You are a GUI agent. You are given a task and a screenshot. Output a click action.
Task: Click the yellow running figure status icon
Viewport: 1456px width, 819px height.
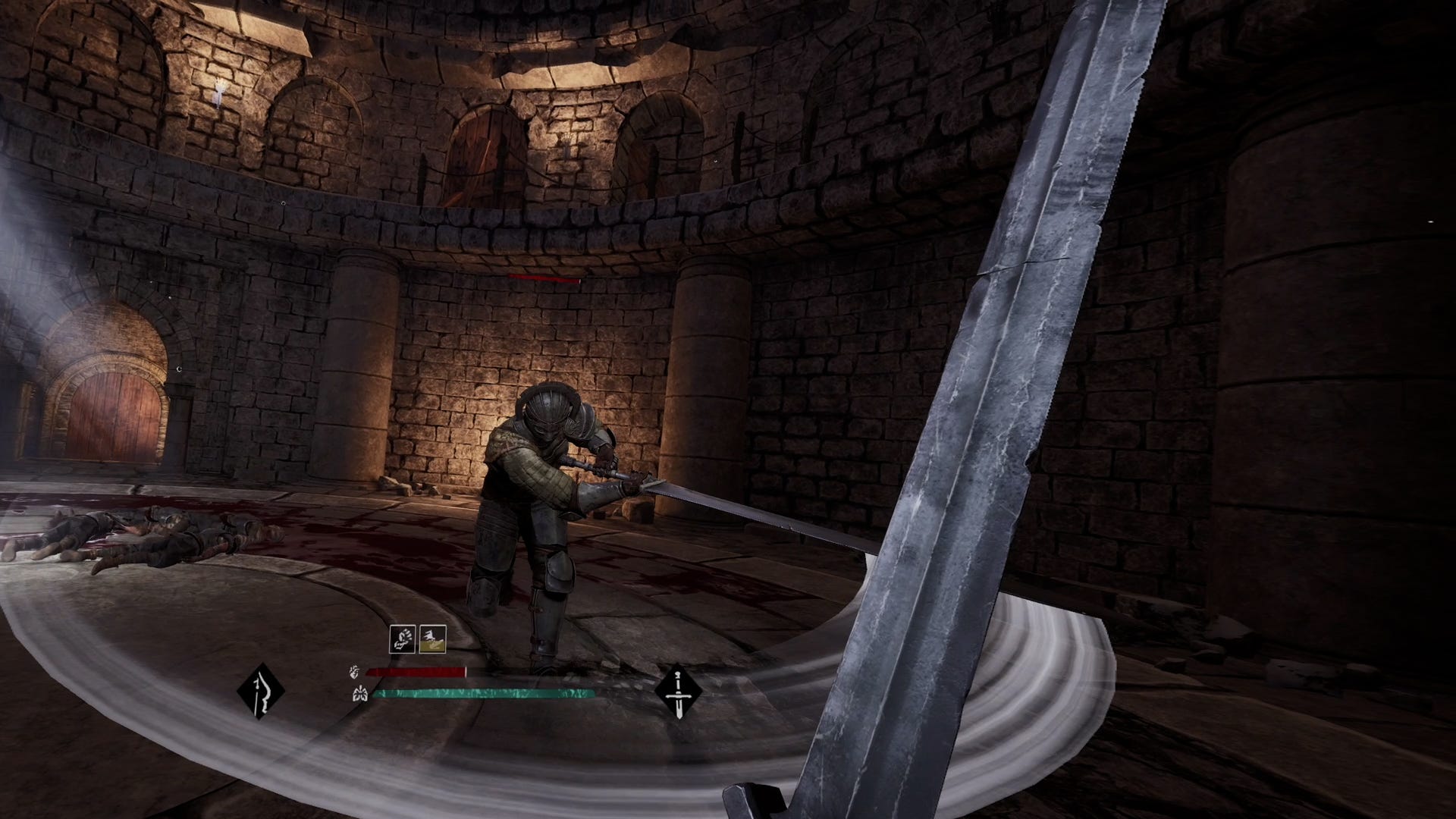[x=432, y=639]
